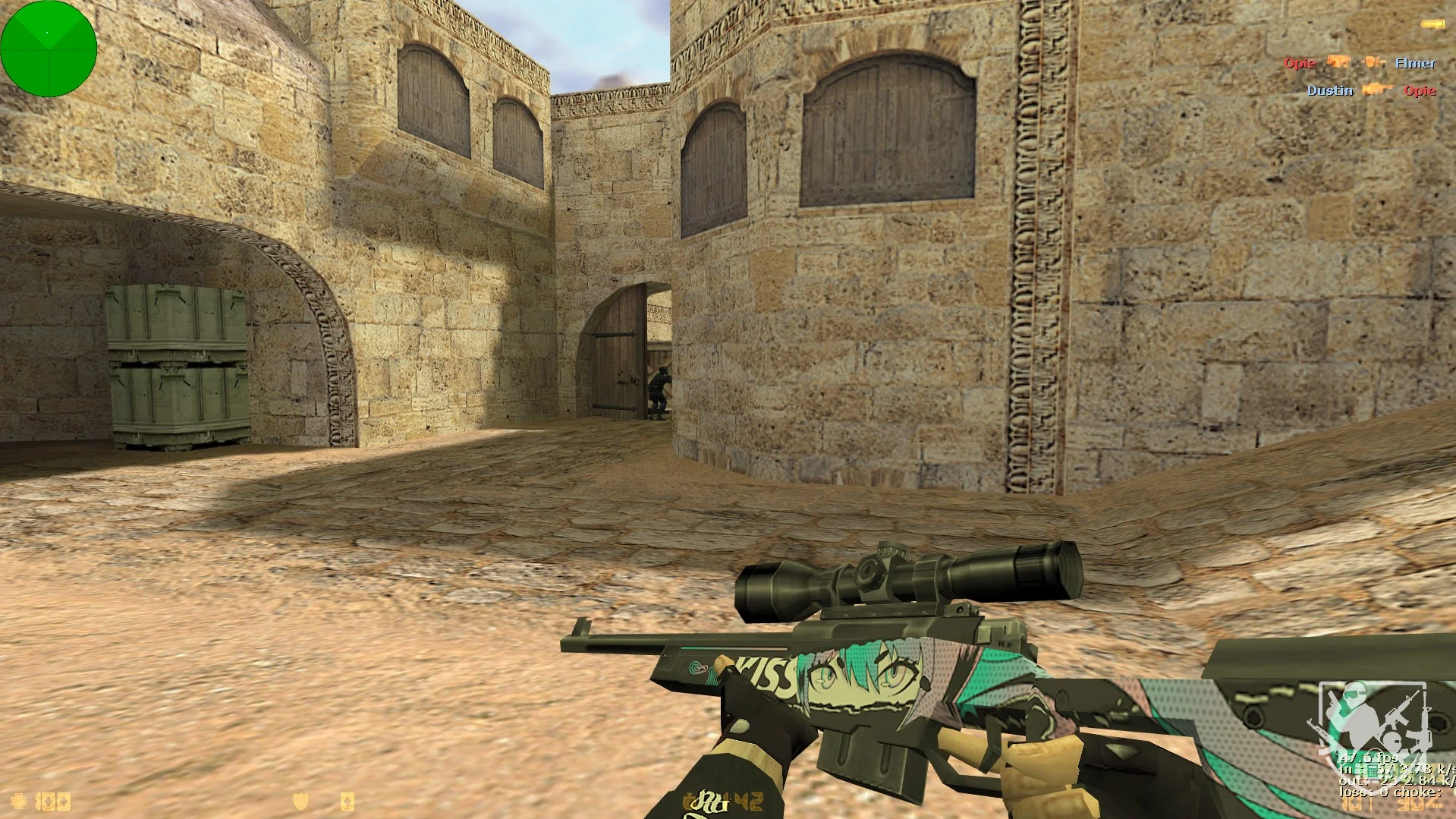Viewport: 1456px width, 819px height.
Task: Click the health cross icon
Action: coord(19,801)
